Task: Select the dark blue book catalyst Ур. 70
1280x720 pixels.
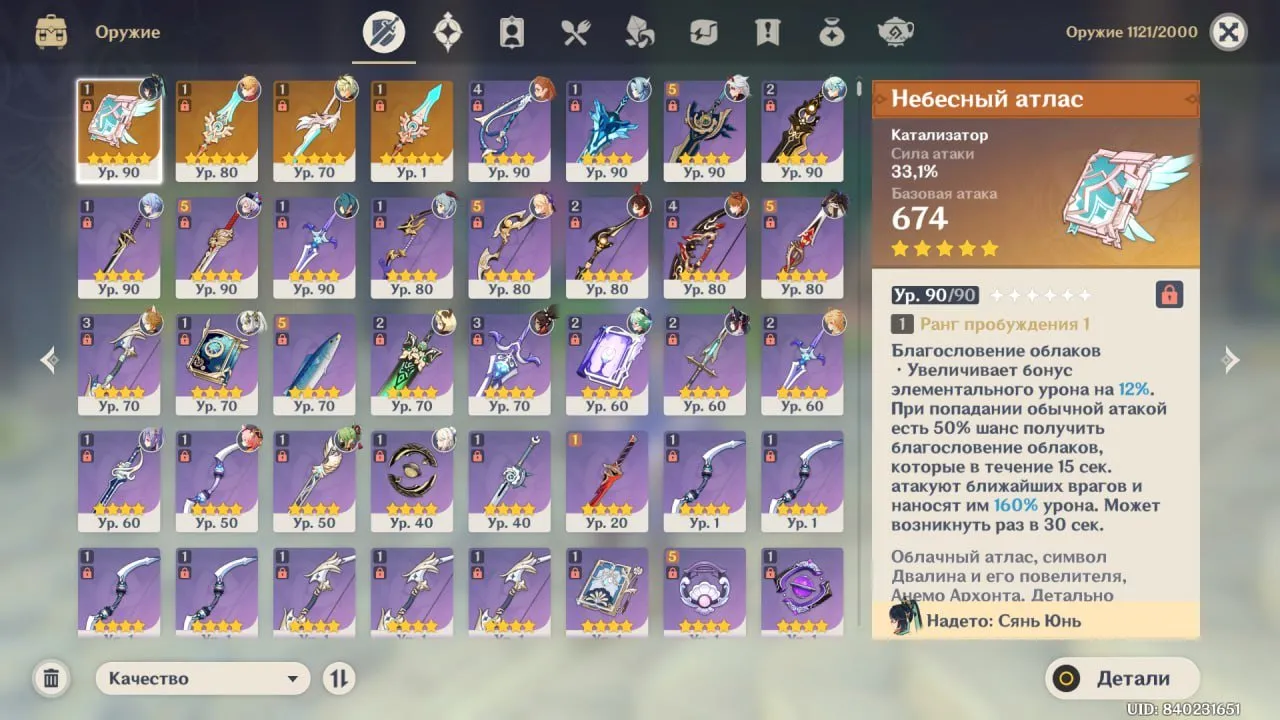Action: pyautogui.click(x=217, y=363)
